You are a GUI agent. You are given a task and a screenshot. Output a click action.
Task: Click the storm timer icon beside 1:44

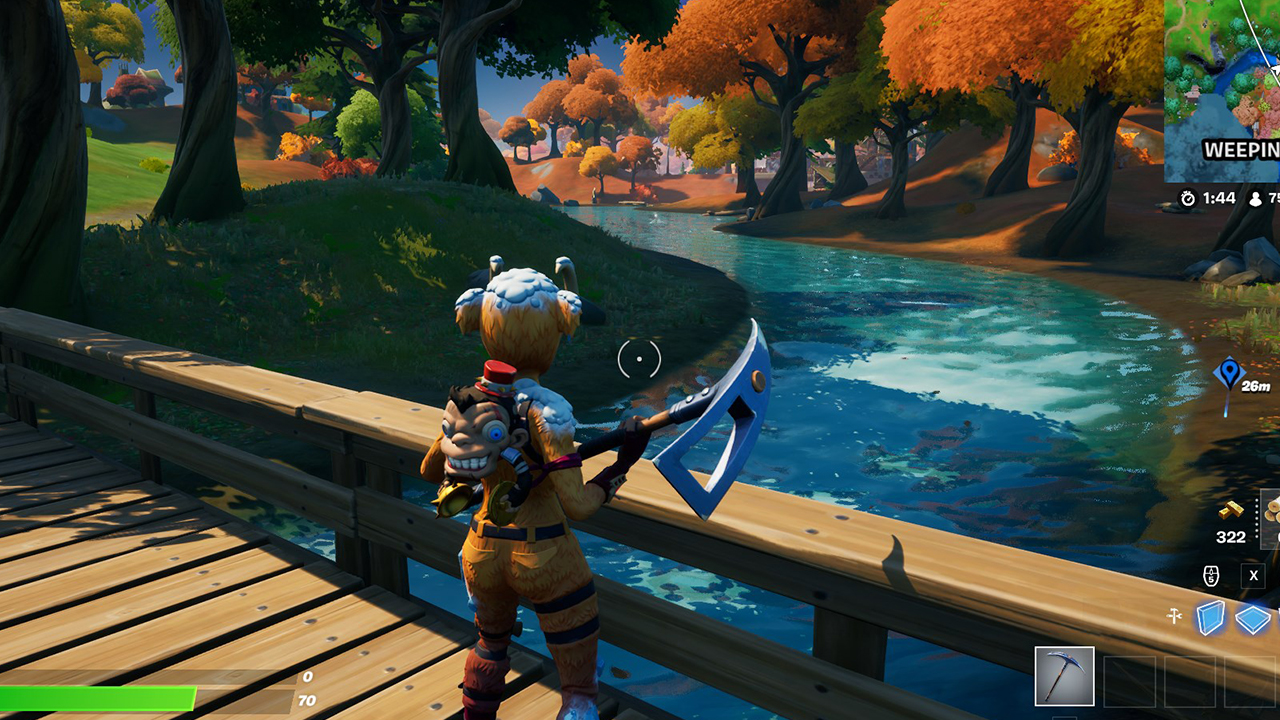pyautogui.click(x=1187, y=198)
